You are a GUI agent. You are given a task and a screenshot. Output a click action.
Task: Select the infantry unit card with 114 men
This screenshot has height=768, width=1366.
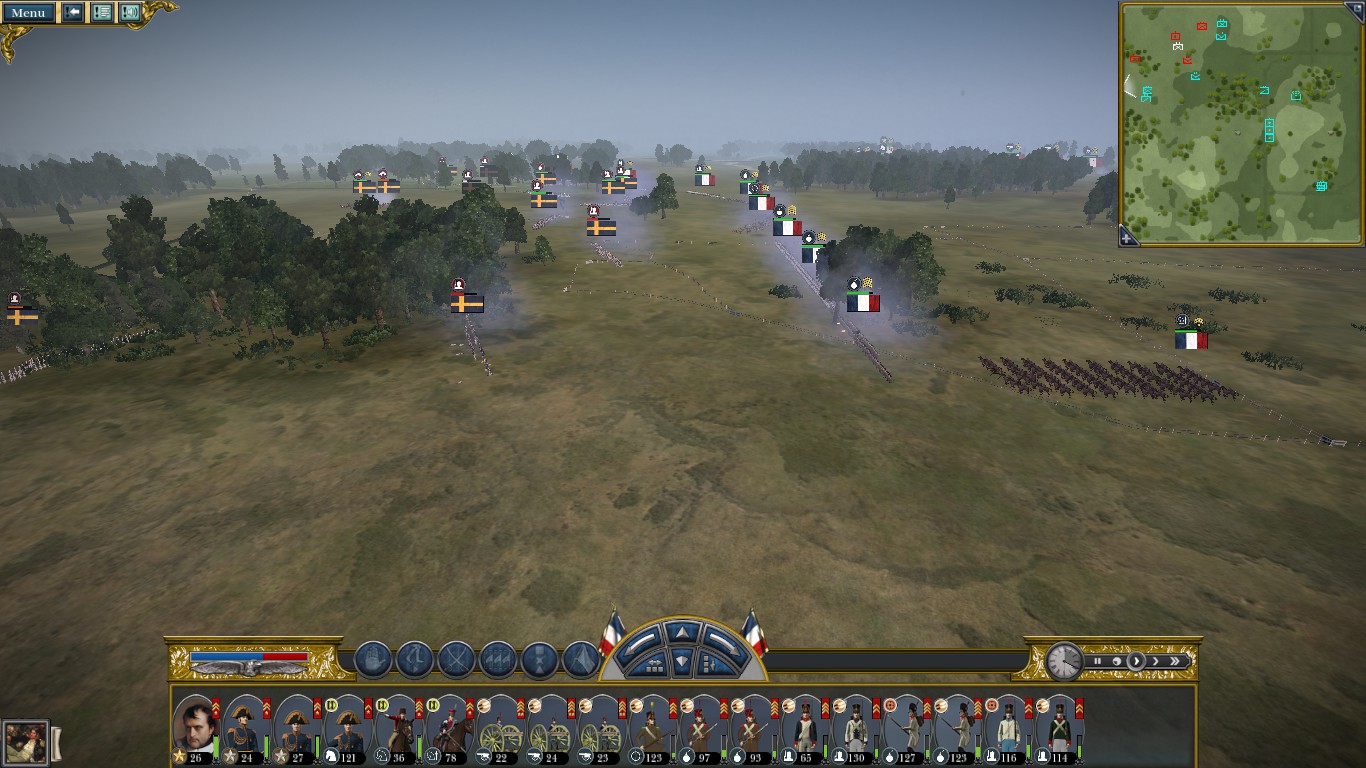[x=1060, y=727]
